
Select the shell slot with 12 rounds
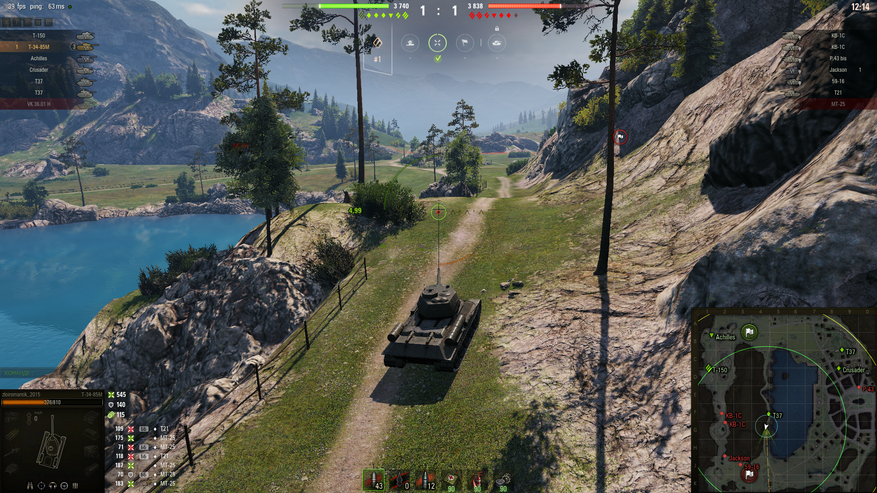[x=427, y=480]
